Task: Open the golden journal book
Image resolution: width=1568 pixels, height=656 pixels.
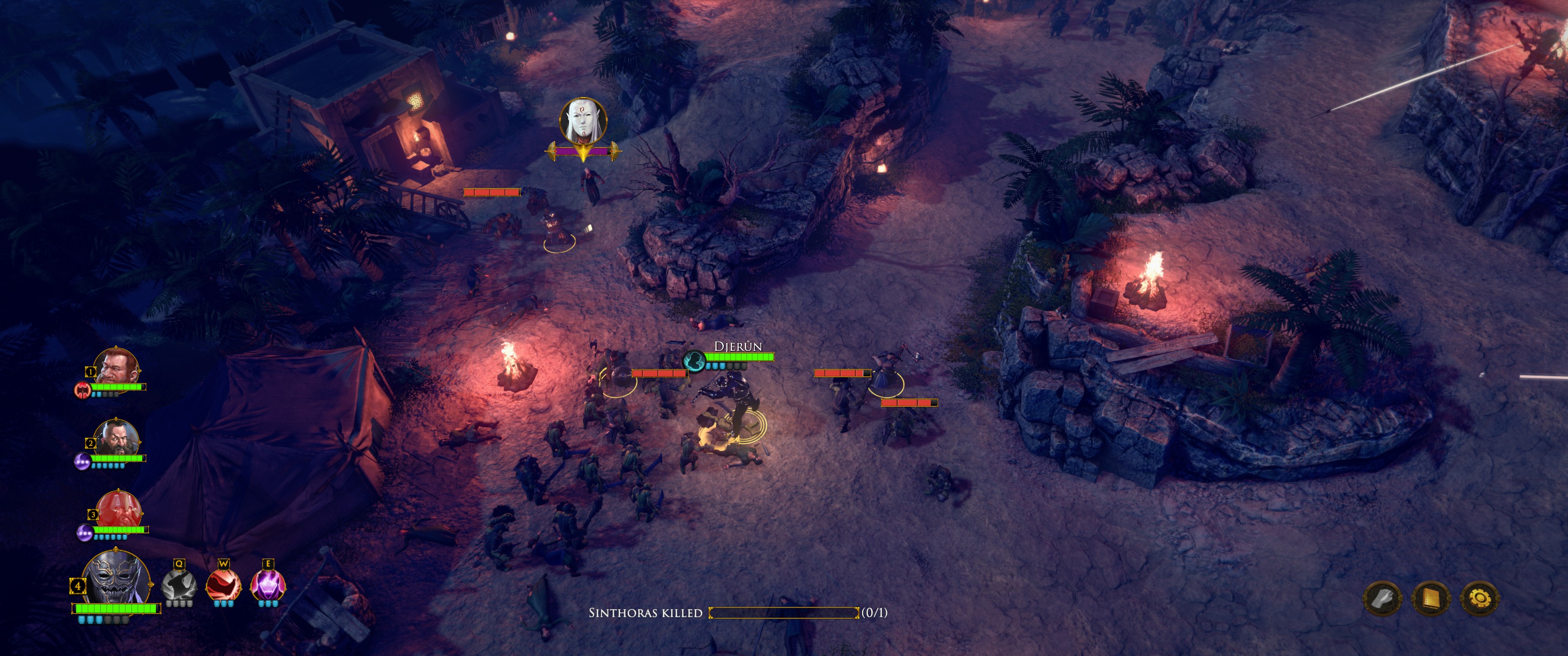Action: coord(1431,599)
